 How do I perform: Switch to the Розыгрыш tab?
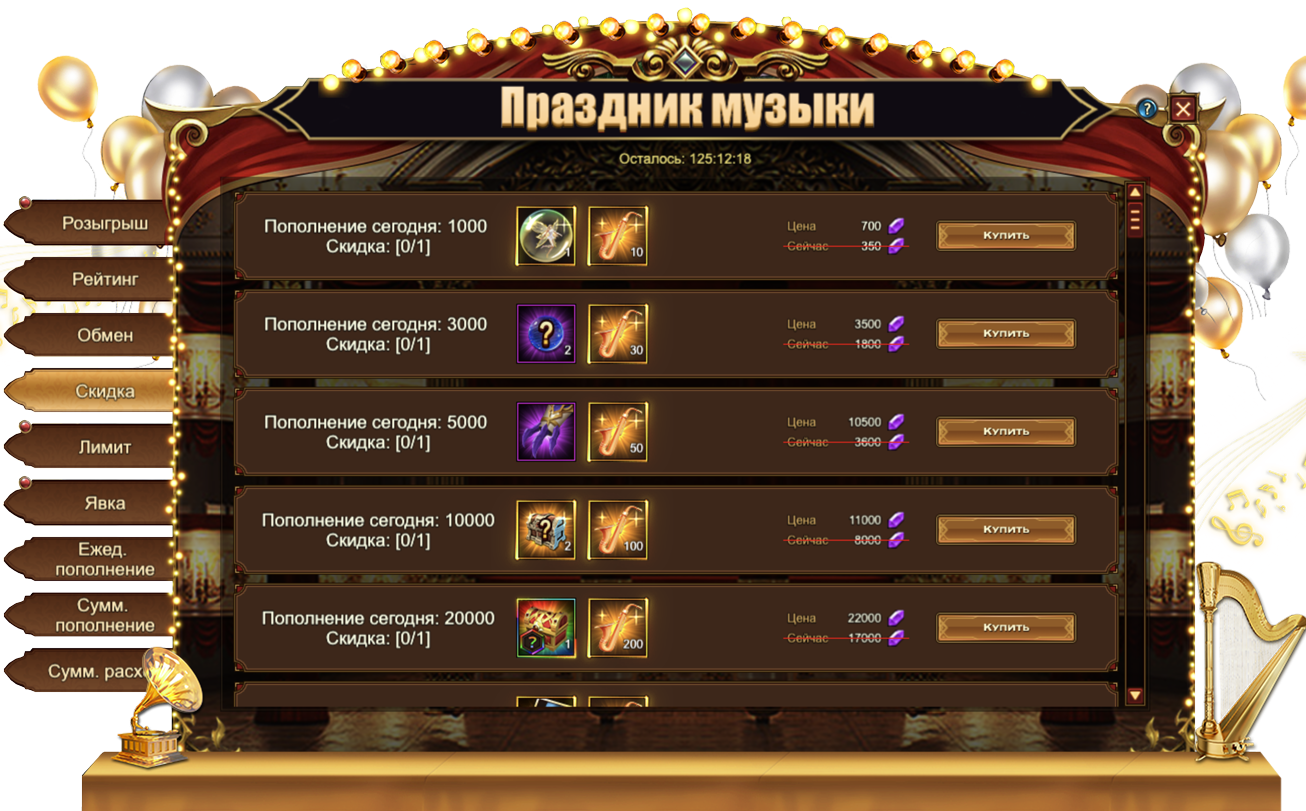104,223
